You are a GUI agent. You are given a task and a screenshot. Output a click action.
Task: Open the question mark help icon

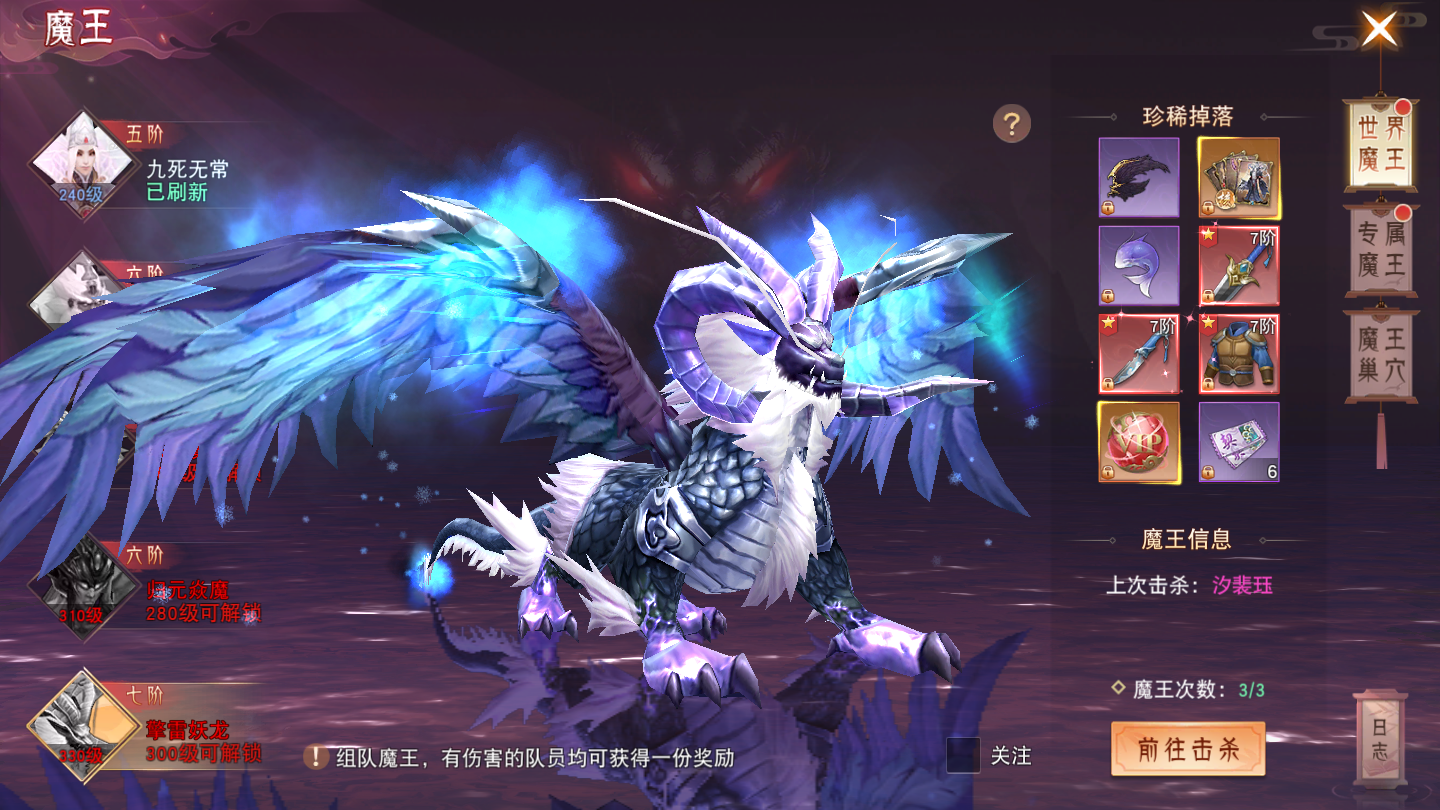coord(1013,124)
